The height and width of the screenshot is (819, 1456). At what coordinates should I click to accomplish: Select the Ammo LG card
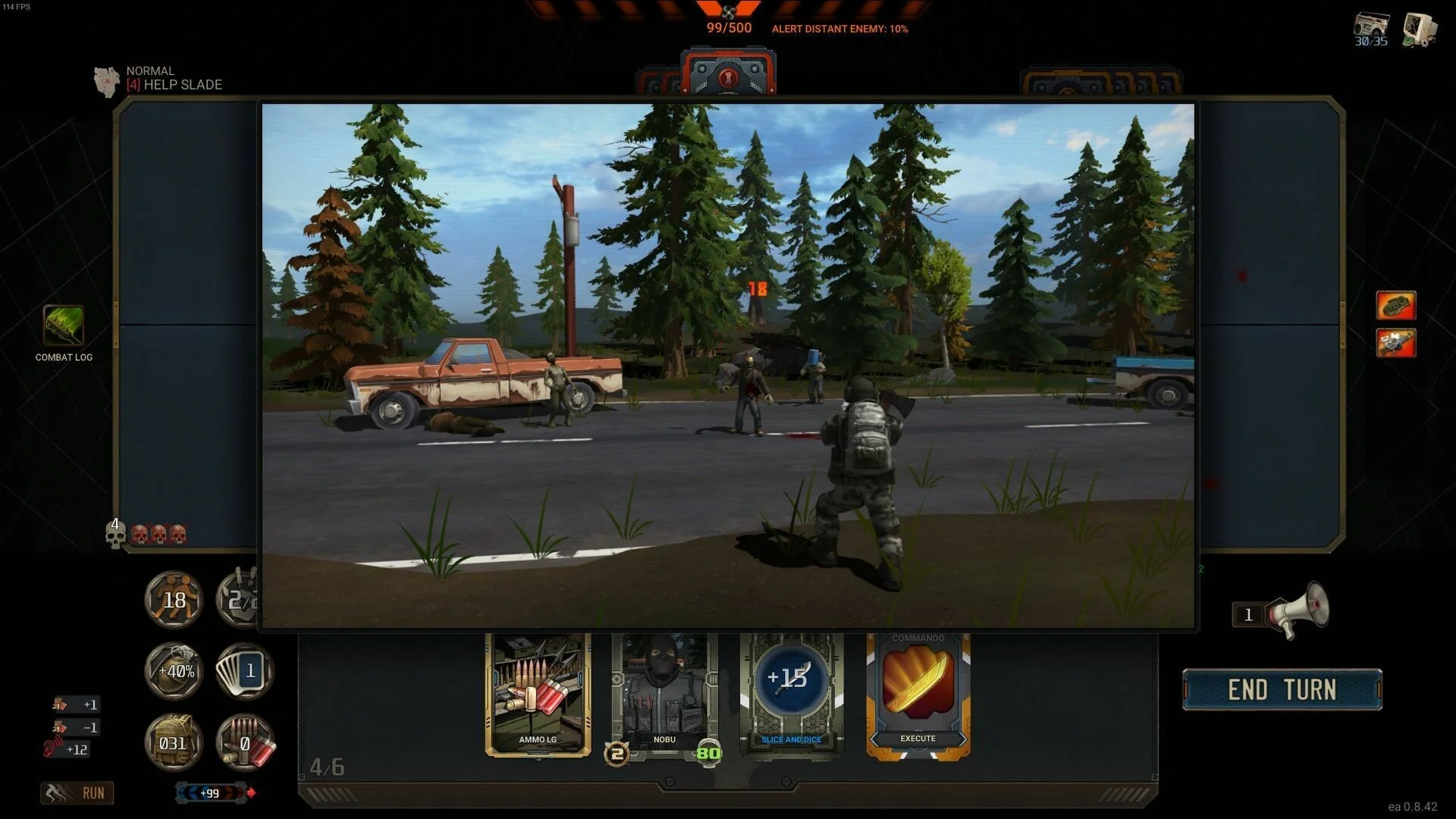[538, 694]
